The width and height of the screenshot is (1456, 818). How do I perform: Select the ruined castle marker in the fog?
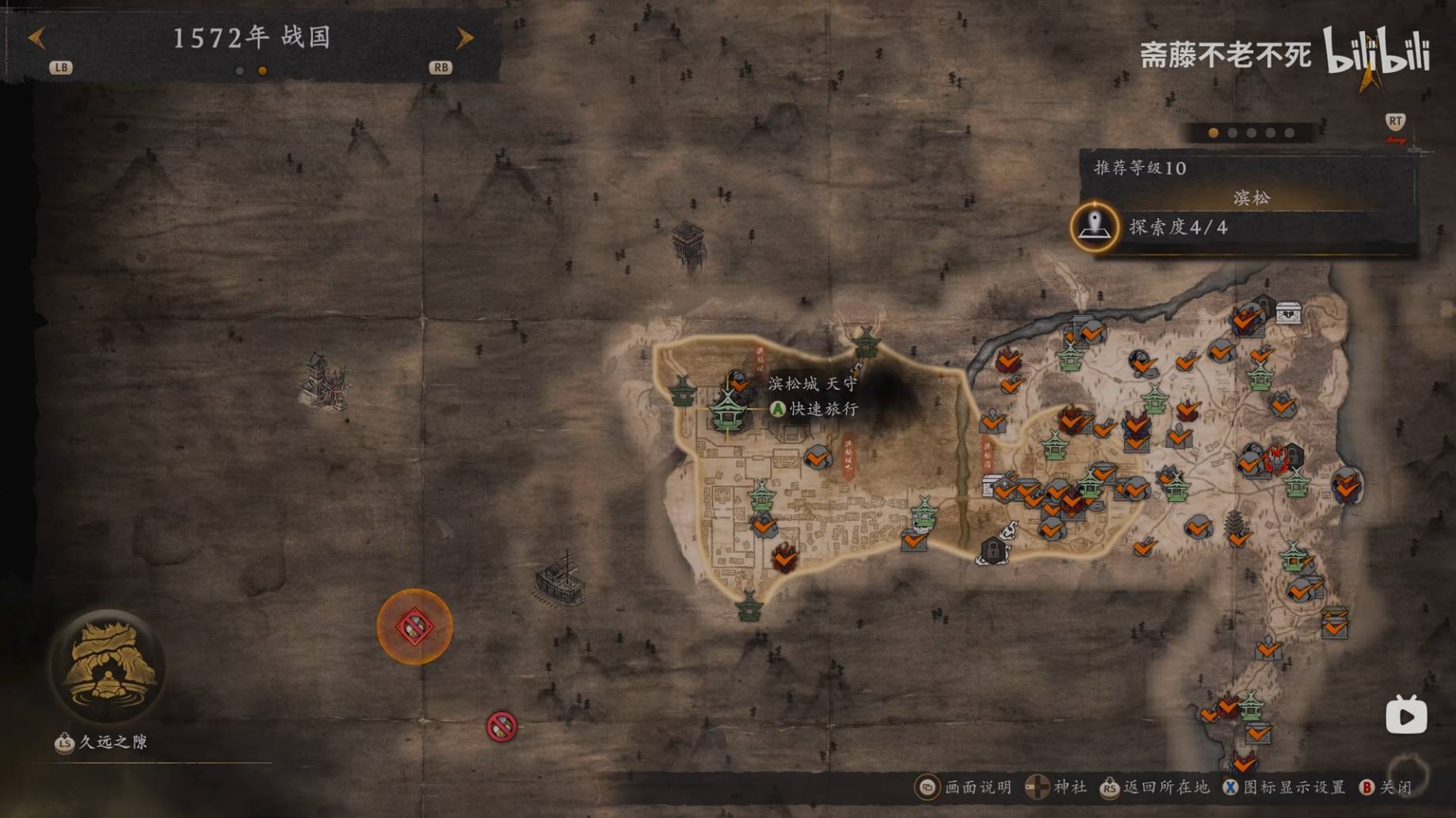coord(325,382)
